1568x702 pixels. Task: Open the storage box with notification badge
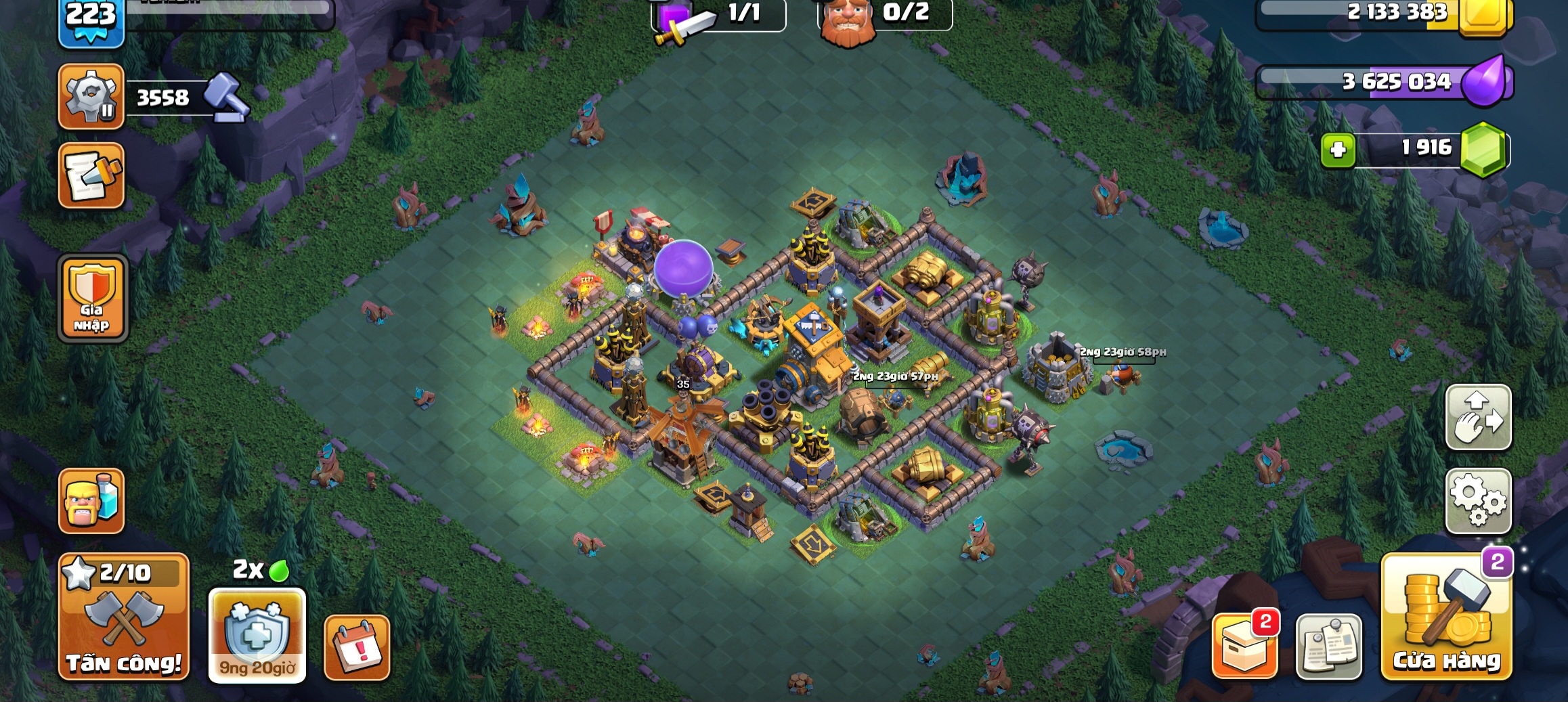(1244, 646)
